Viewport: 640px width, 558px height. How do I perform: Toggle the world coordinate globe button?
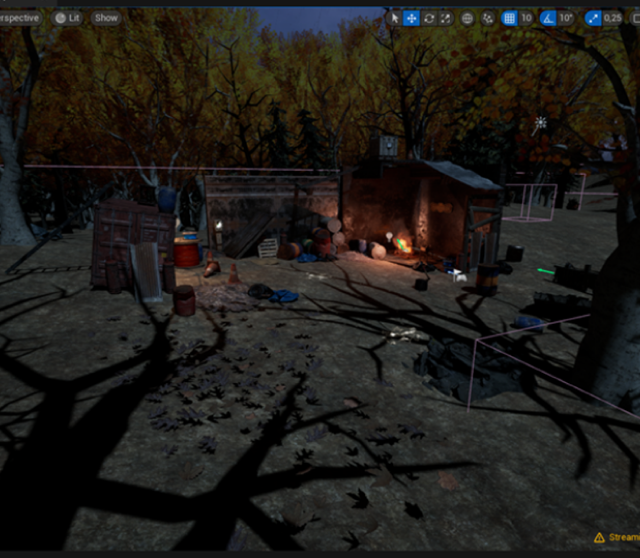click(468, 18)
